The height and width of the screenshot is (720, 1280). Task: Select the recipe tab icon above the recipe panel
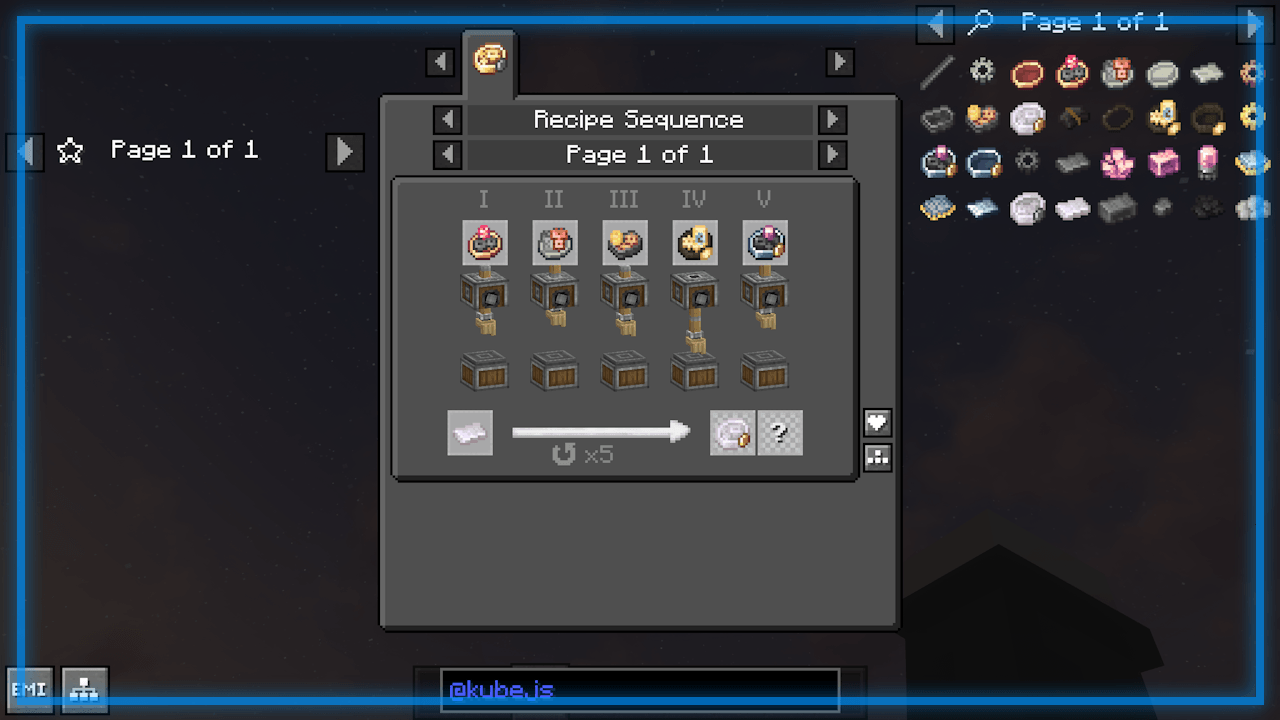(x=489, y=60)
